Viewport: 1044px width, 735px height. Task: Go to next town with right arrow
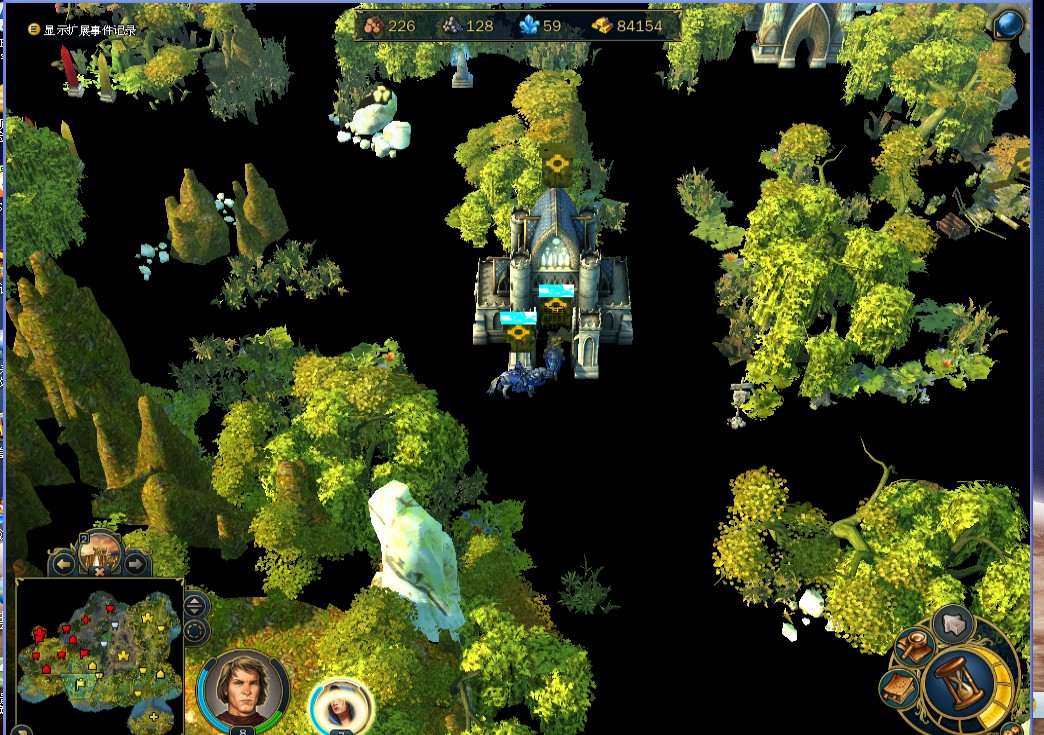(135, 565)
